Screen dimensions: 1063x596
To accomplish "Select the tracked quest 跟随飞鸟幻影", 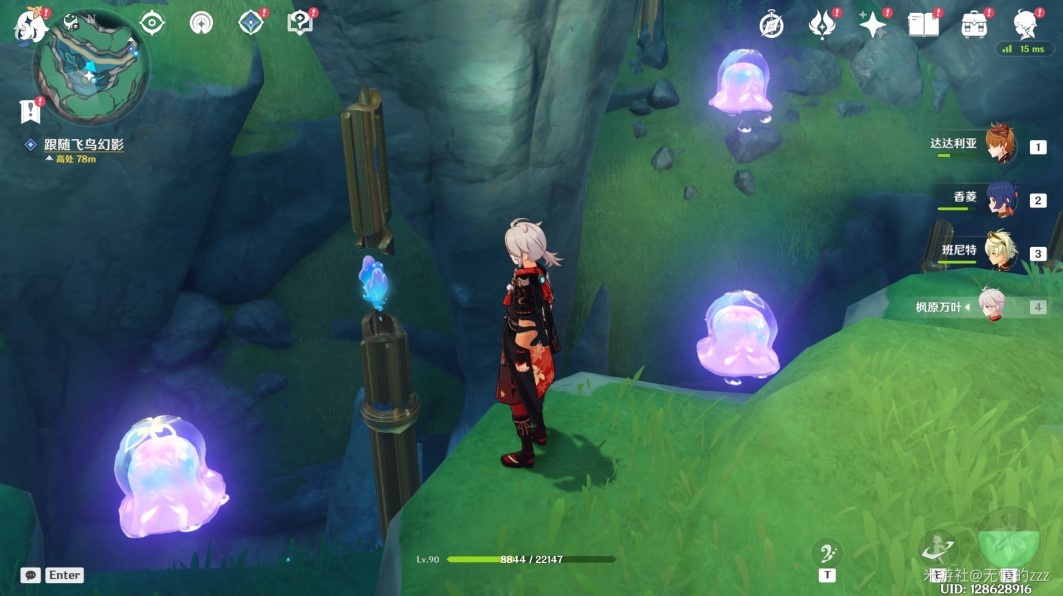I will coord(83,145).
